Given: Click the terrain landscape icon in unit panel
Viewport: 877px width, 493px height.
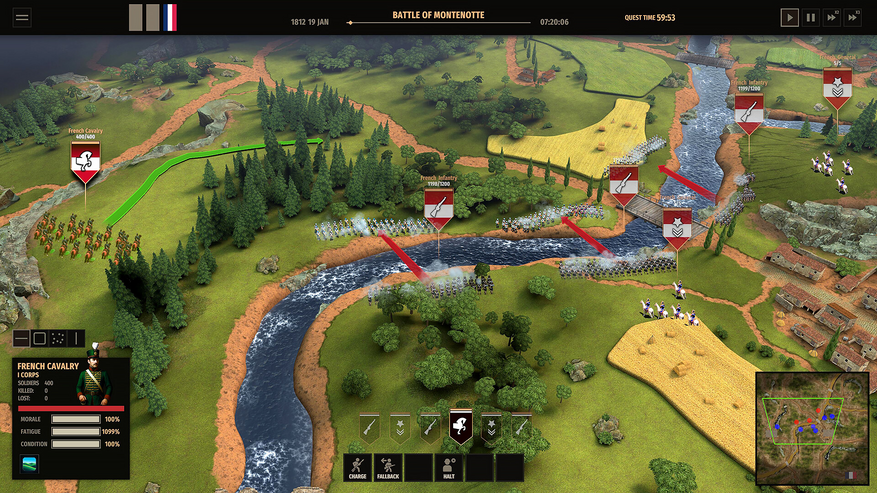Looking at the screenshot, I should pyautogui.click(x=29, y=464).
